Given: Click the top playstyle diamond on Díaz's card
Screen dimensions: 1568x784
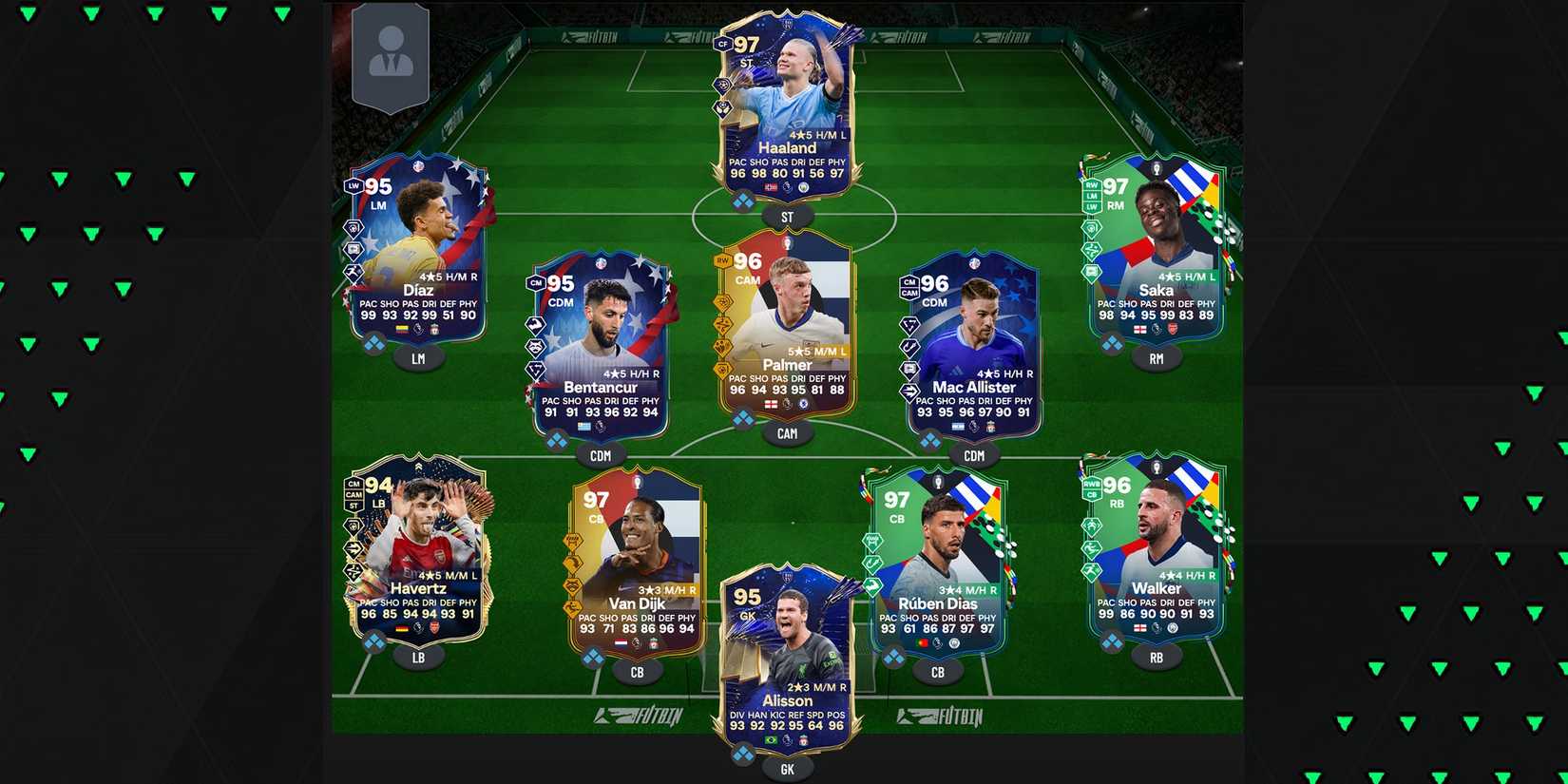Looking at the screenshot, I should tap(354, 228).
